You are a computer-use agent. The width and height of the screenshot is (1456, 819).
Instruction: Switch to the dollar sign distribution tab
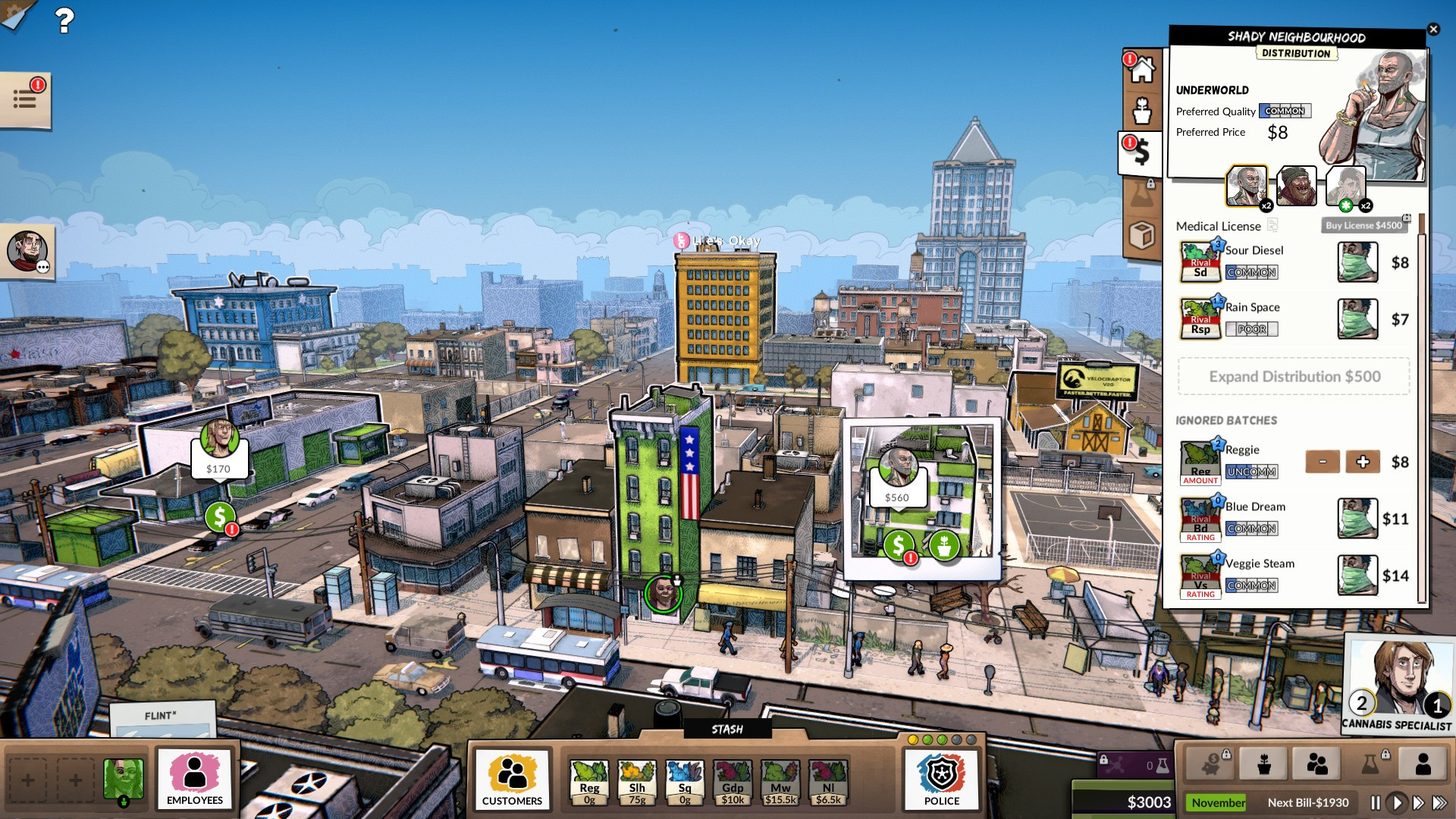[1141, 152]
